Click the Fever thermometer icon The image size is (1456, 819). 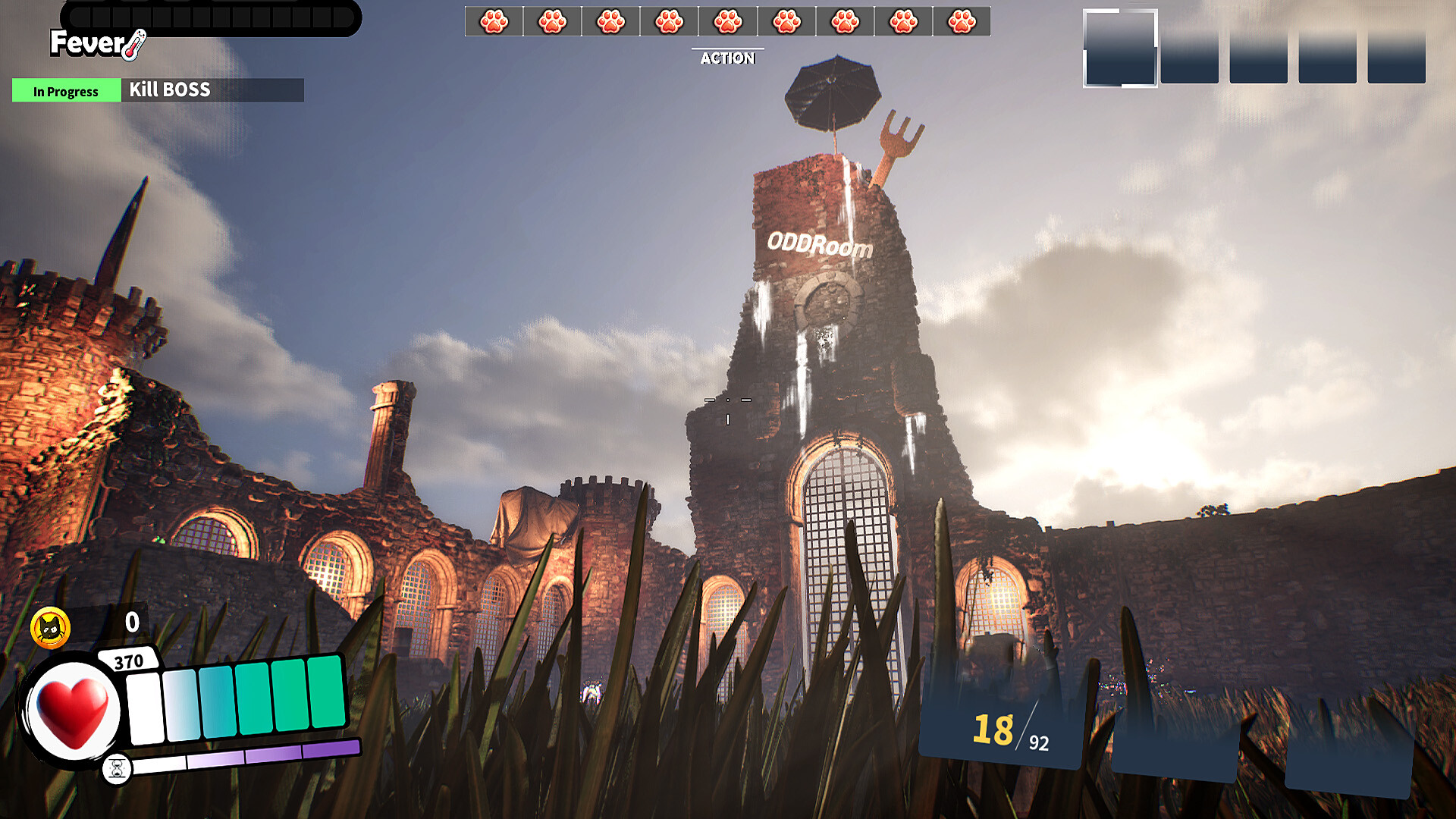pos(135,45)
